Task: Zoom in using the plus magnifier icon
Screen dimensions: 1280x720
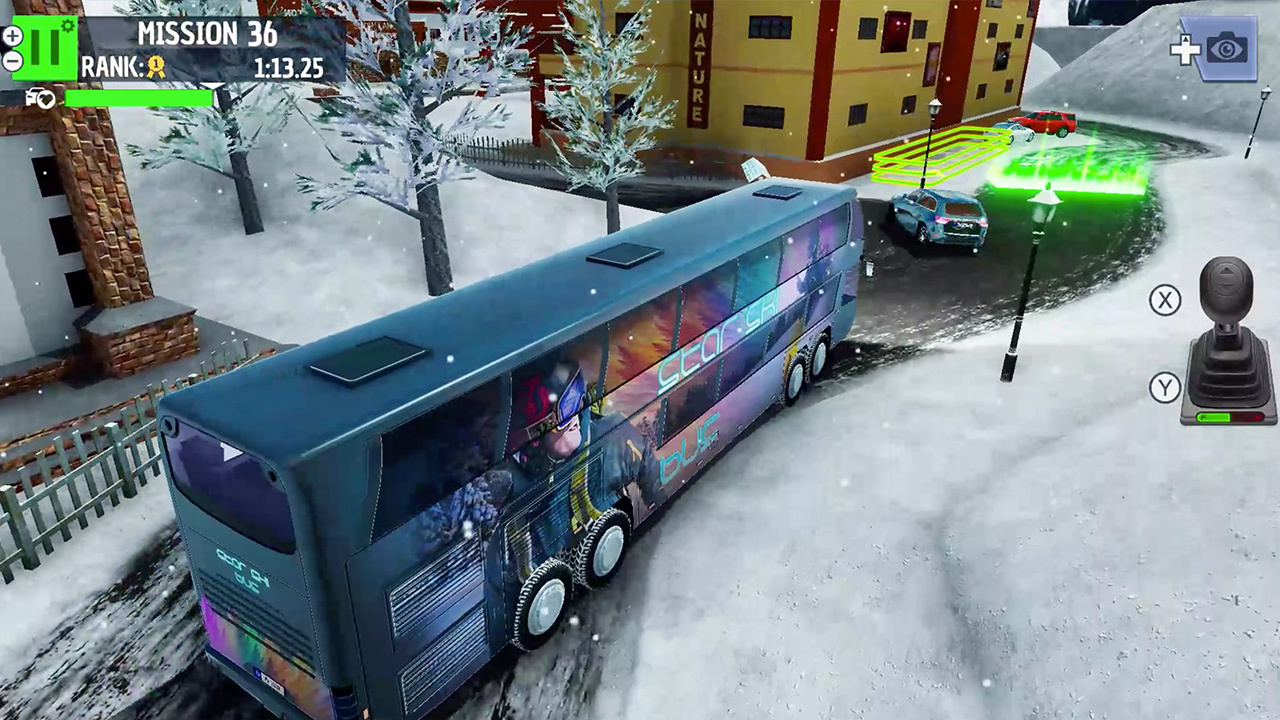Action: coord(12,36)
